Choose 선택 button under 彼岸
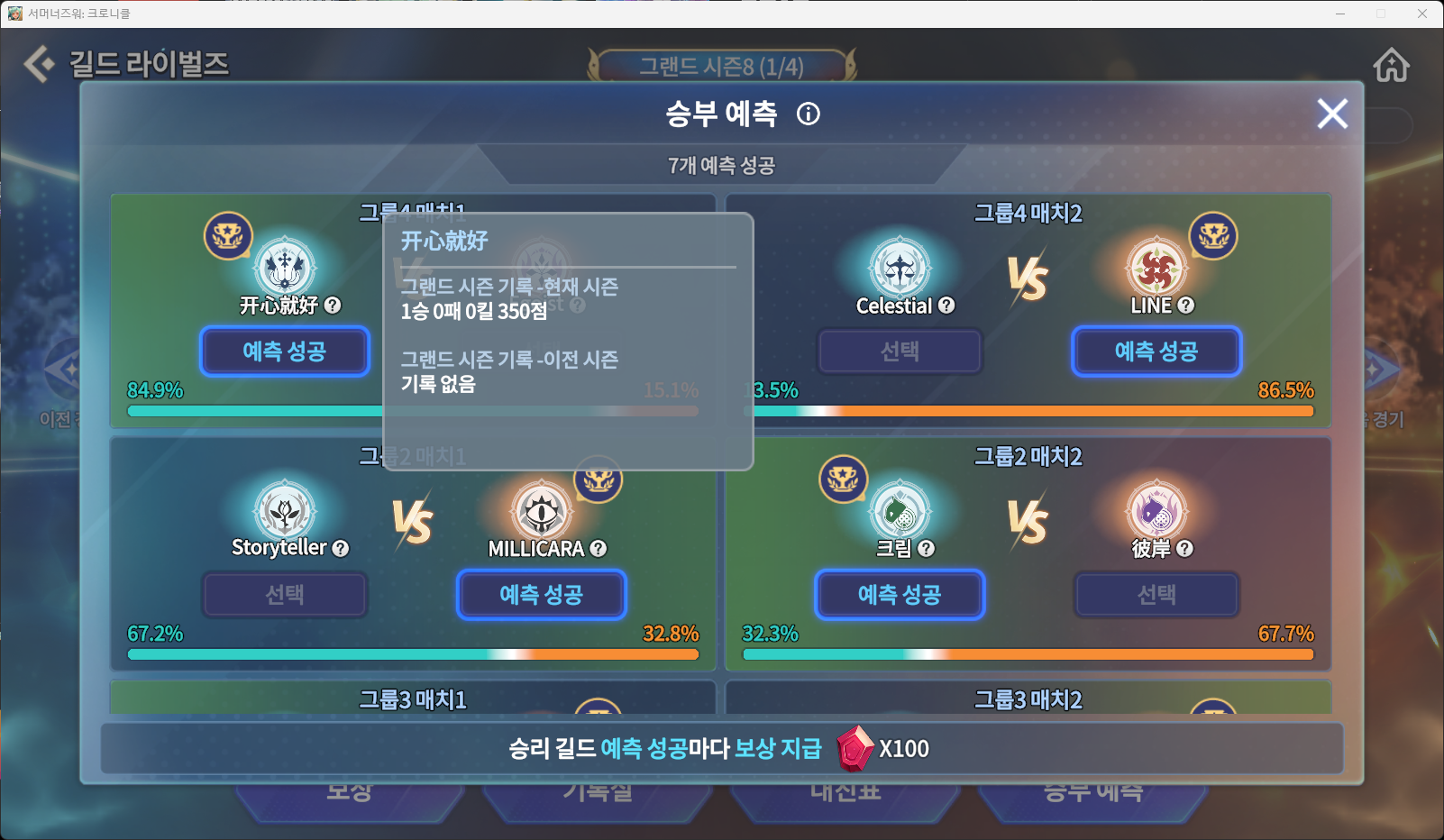Image resolution: width=1444 pixels, height=840 pixels. point(1156,595)
